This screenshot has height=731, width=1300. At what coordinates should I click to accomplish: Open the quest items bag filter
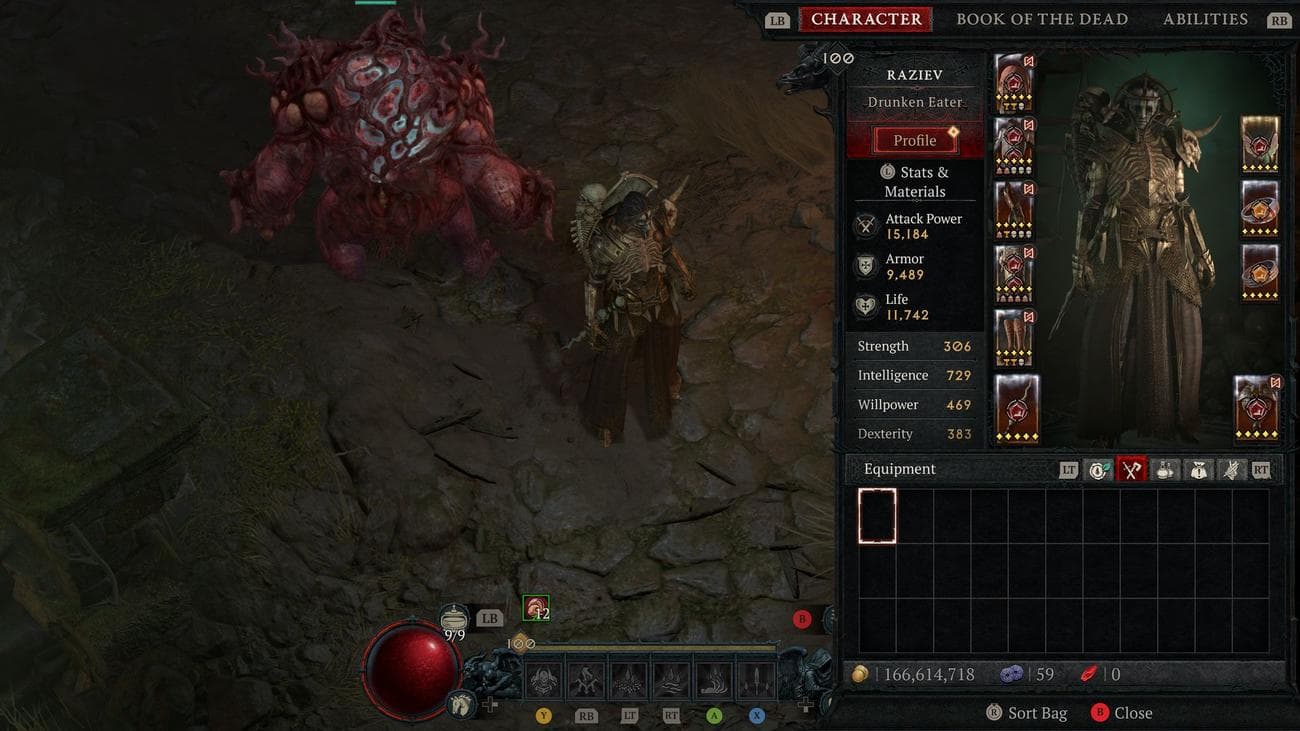click(1198, 469)
